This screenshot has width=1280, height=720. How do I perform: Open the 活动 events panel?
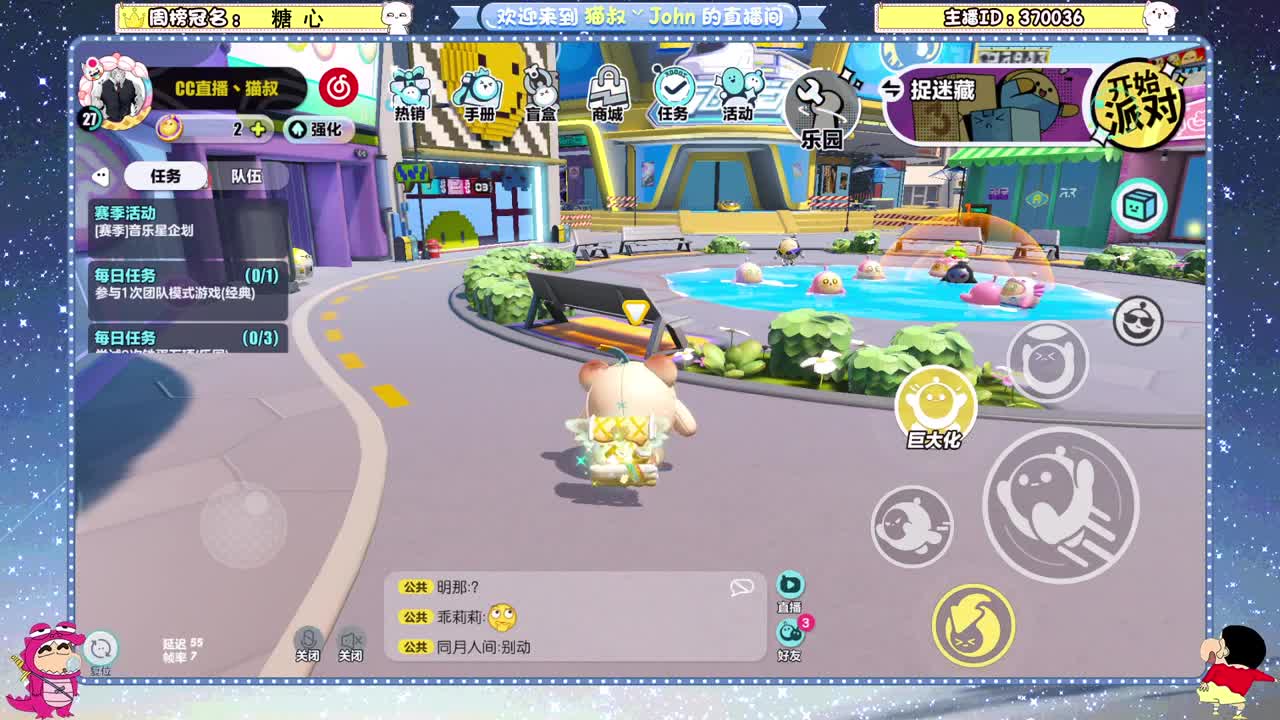point(737,92)
